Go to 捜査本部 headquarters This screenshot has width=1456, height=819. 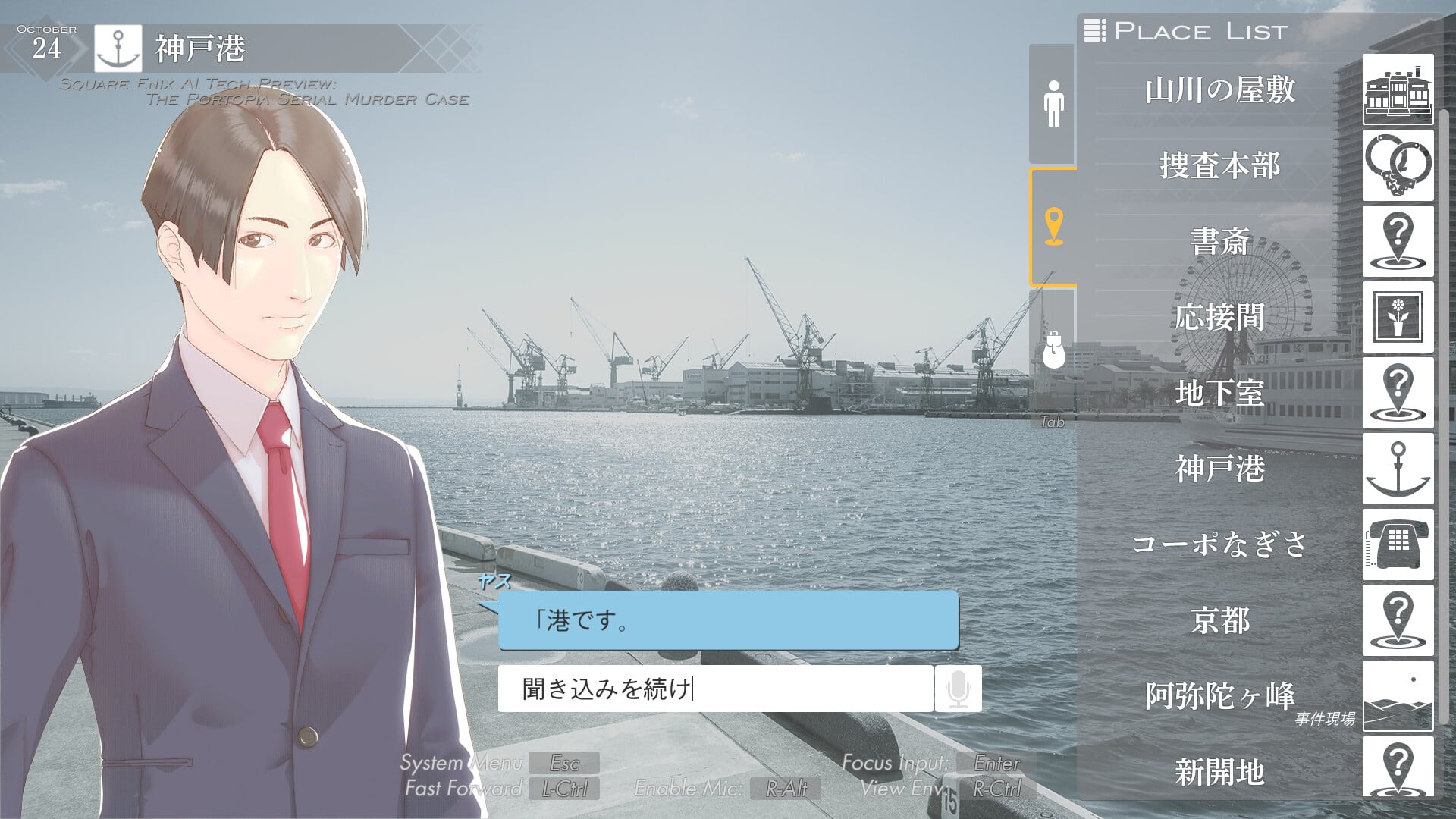point(1219,165)
